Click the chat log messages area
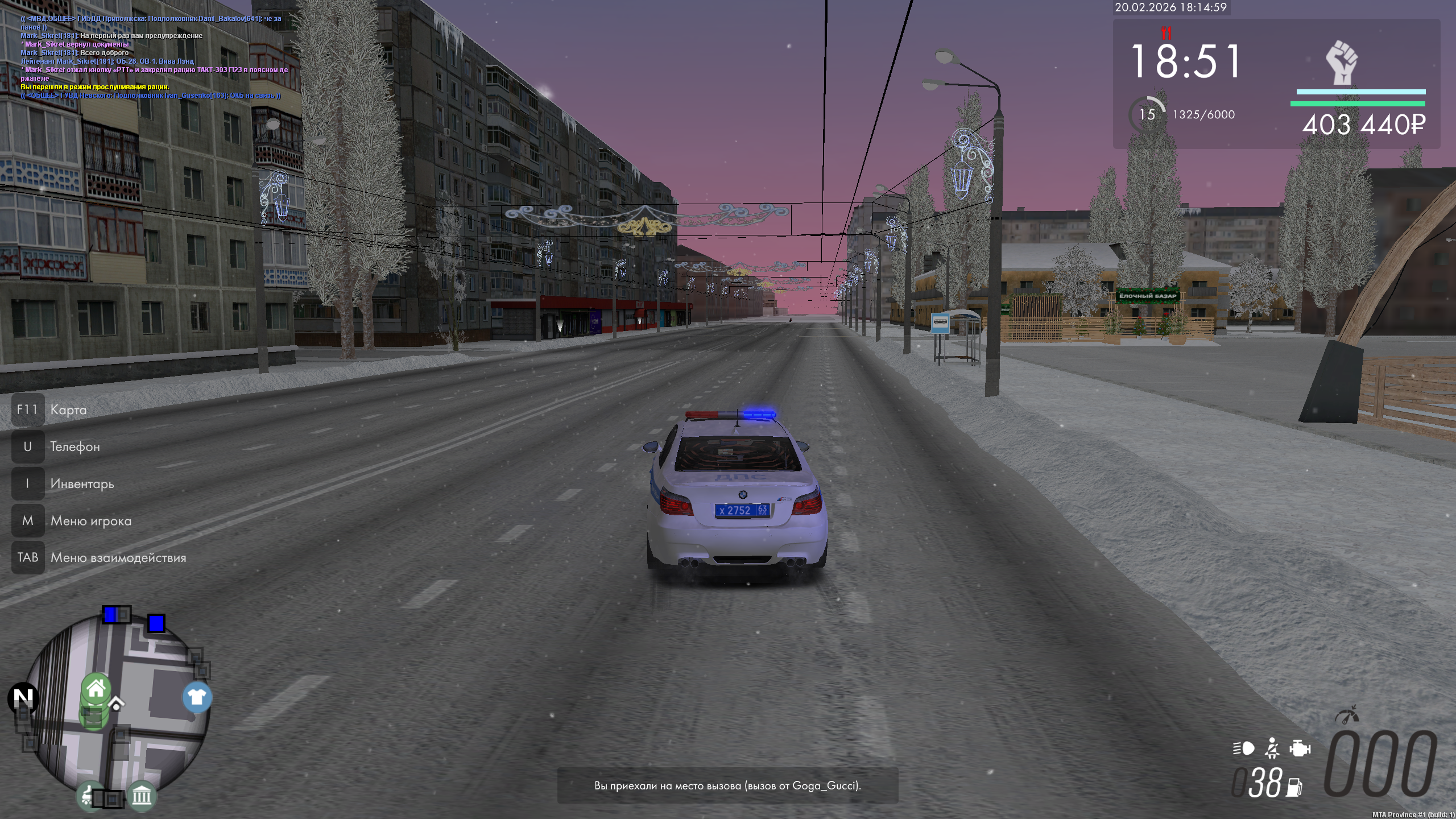1456x819 pixels. point(154,57)
